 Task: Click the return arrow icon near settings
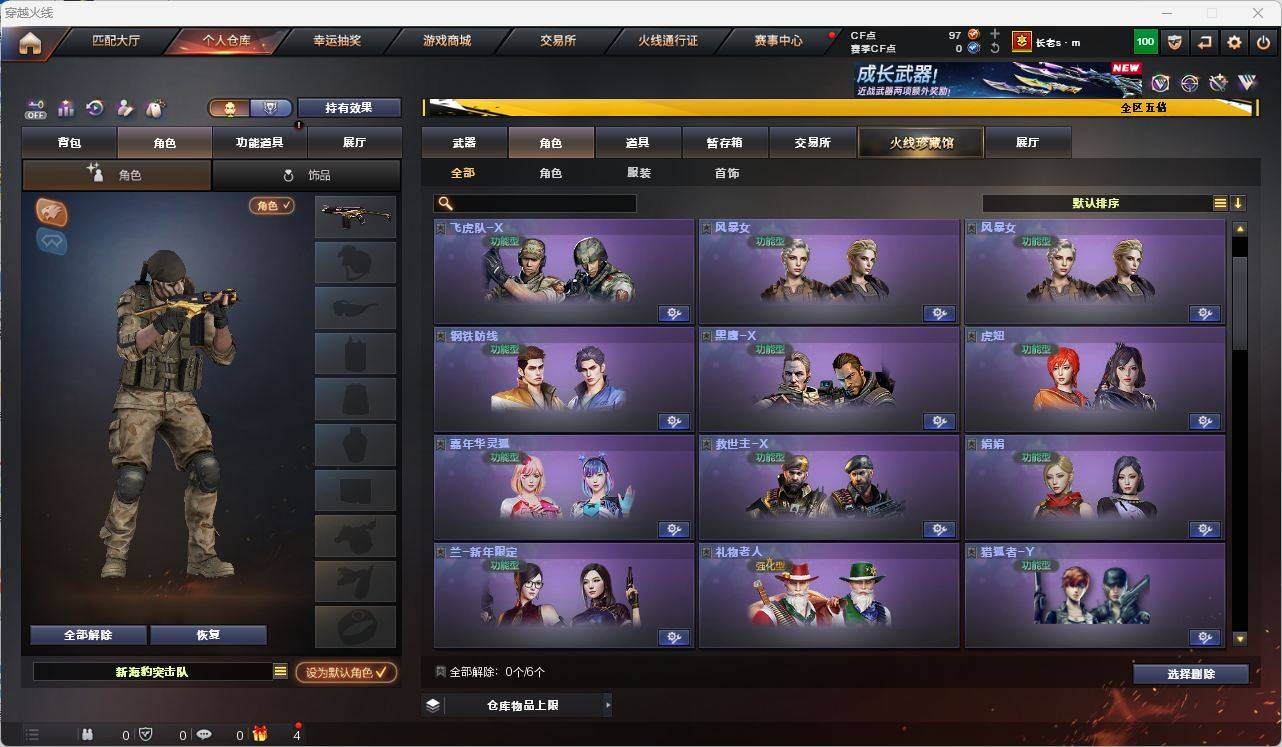click(1204, 41)
